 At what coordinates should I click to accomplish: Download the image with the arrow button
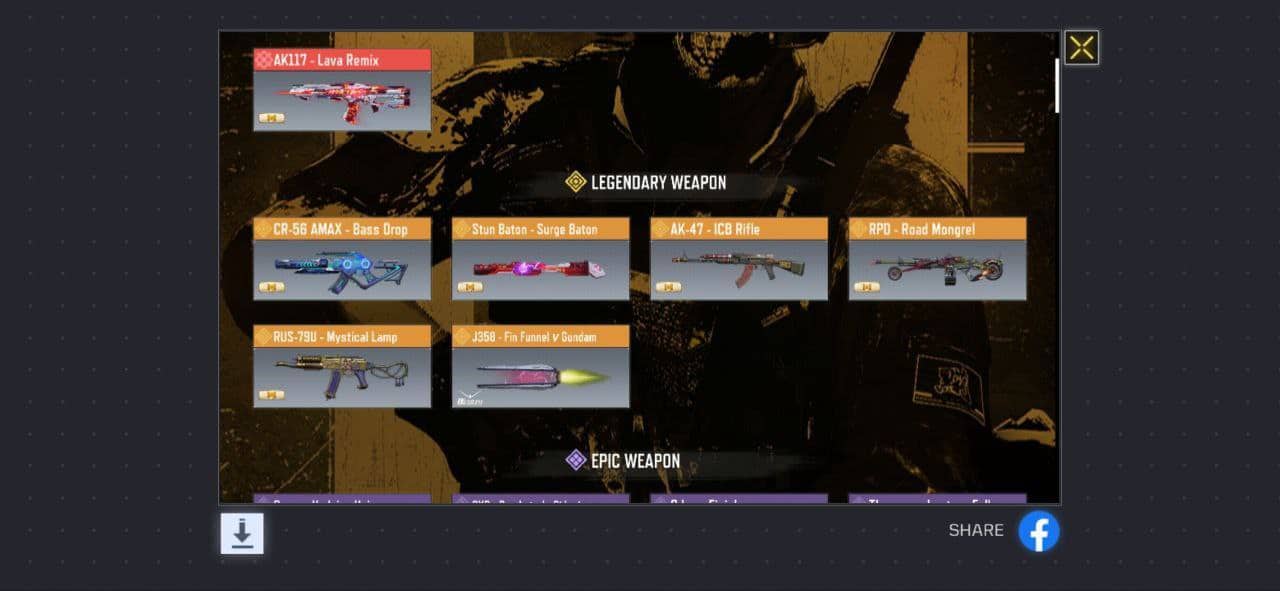pos(242,533)
